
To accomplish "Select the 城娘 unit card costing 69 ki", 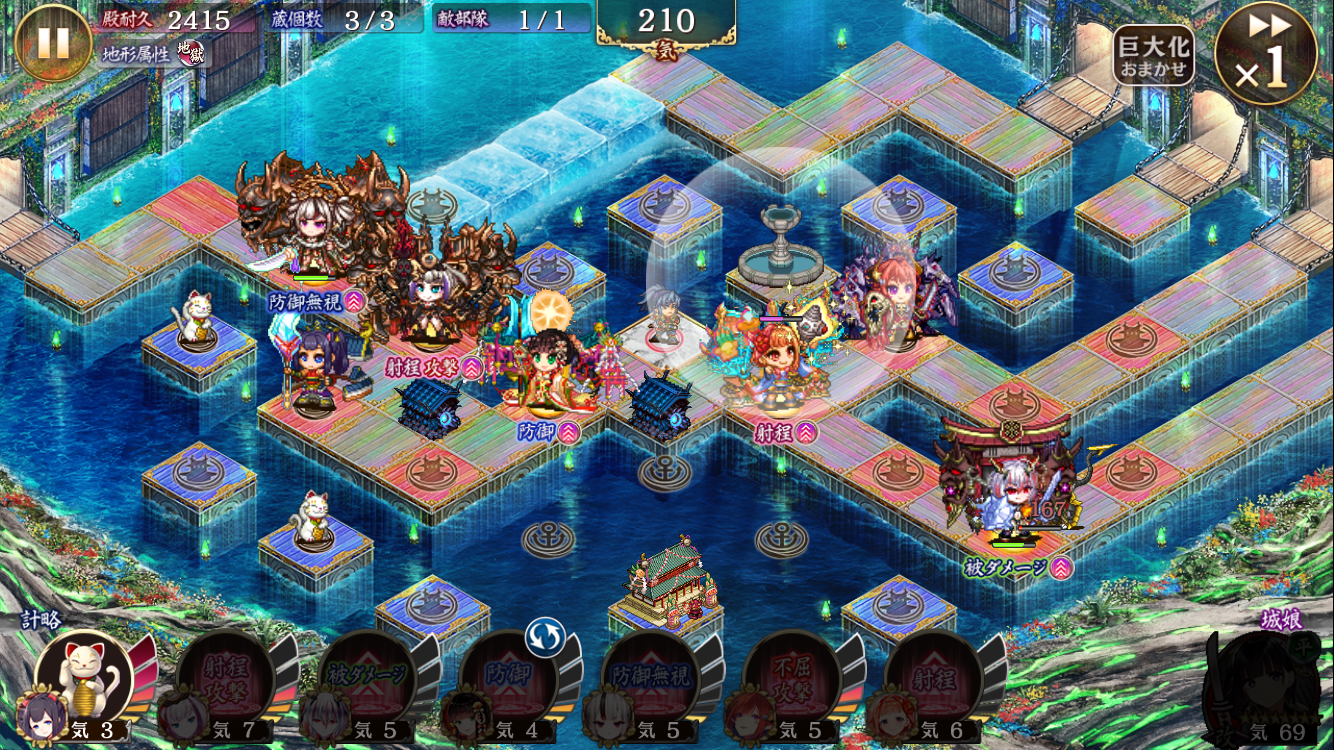I will click(1262, 685).
